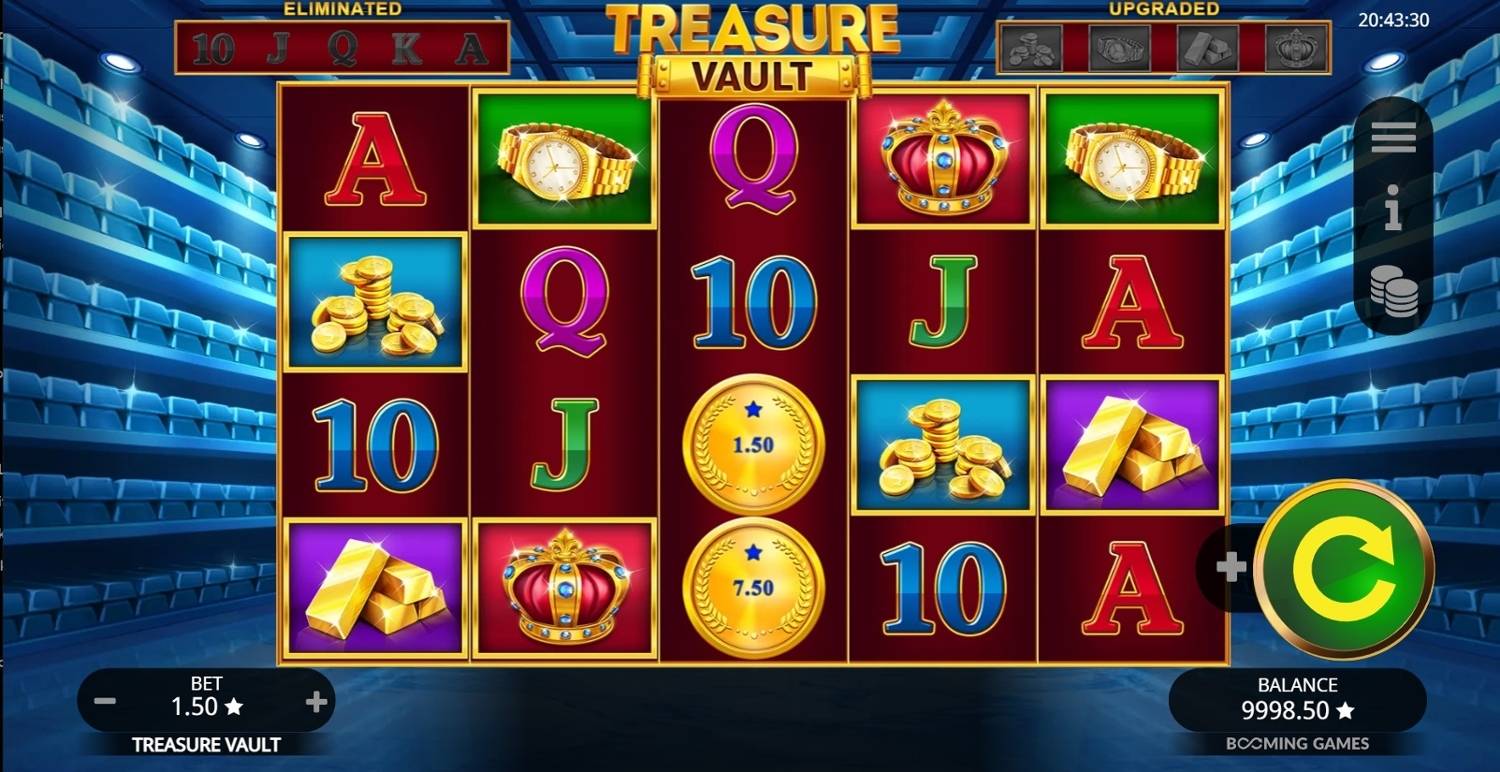The height and width of the screenshot is (772, 1500).
Task: Click the Spin button
Action: 1345,570
